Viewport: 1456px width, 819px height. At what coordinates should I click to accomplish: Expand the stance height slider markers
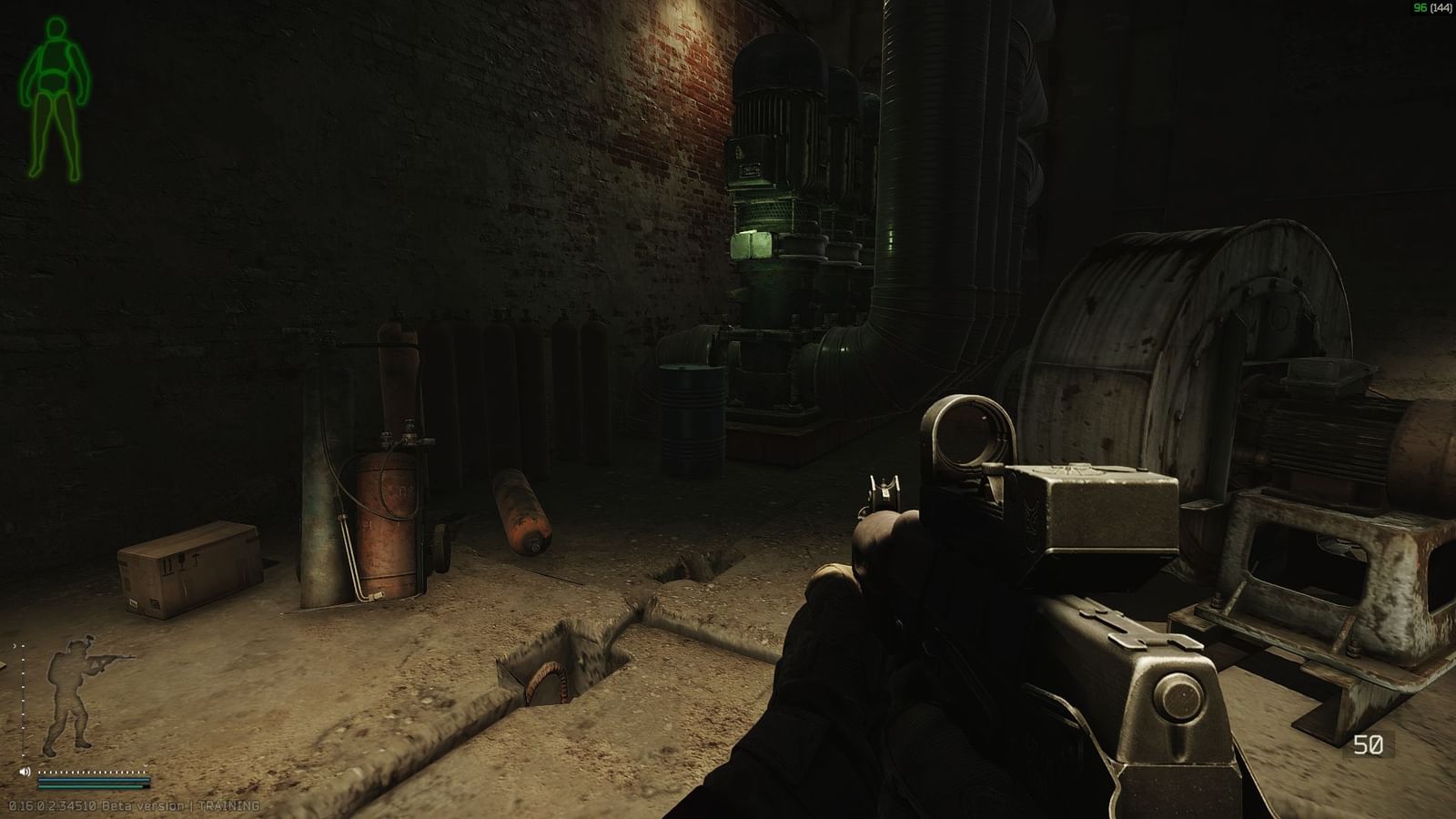click(23, 701)
